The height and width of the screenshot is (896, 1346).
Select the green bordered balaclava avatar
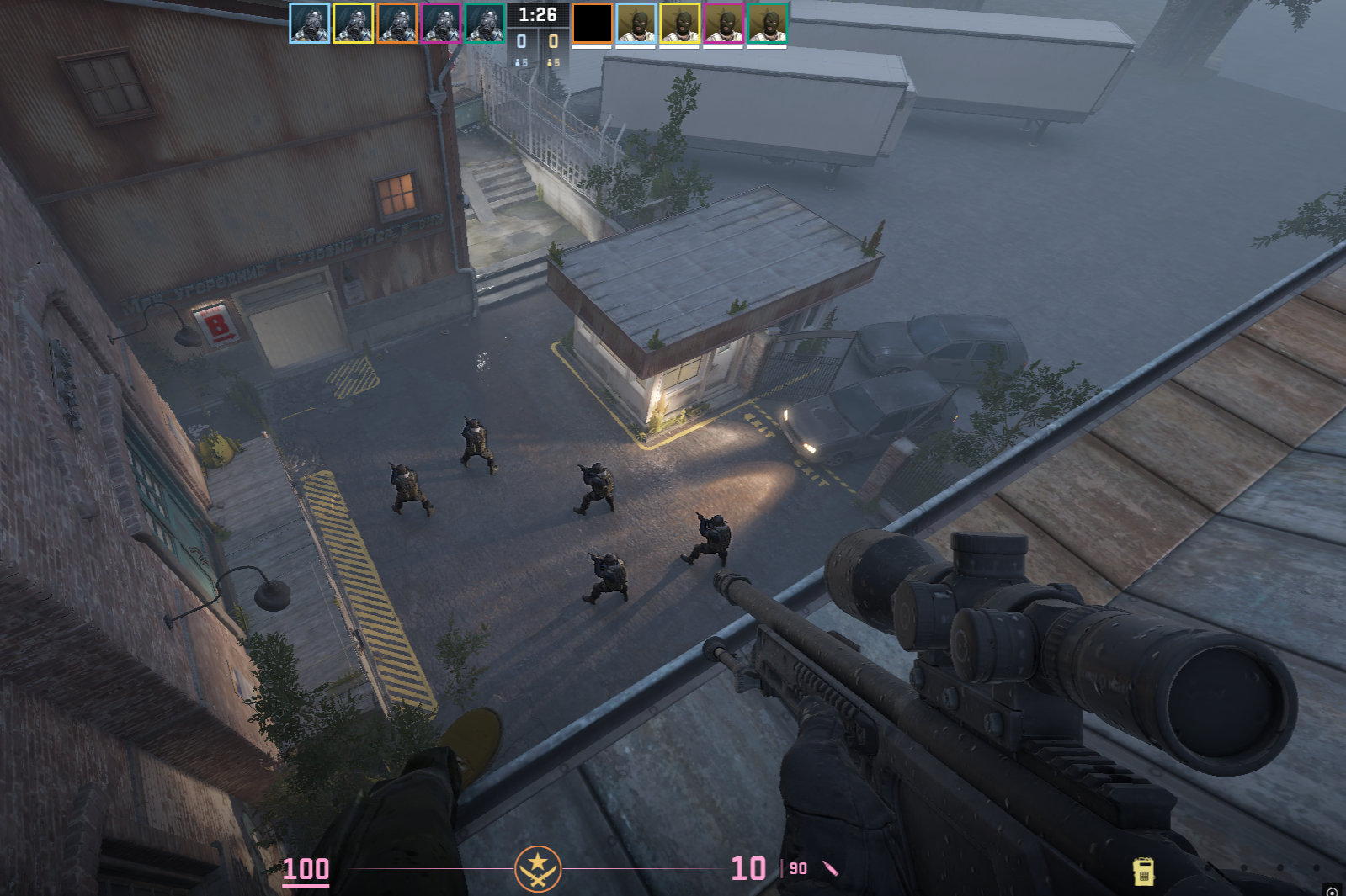pyautogui.click(x=768, y=24)
